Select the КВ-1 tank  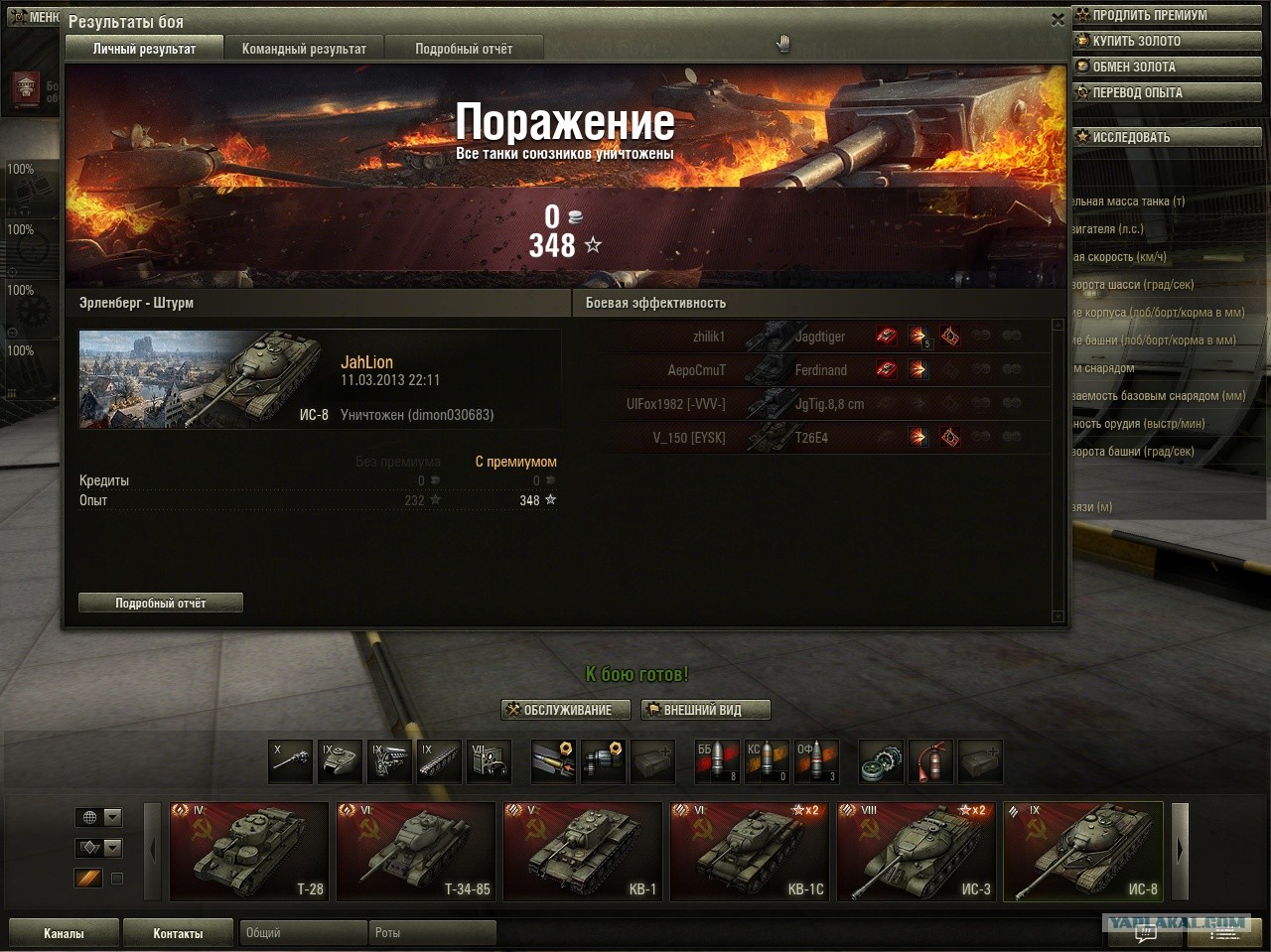pyautogui.click(x=582, y=852)
